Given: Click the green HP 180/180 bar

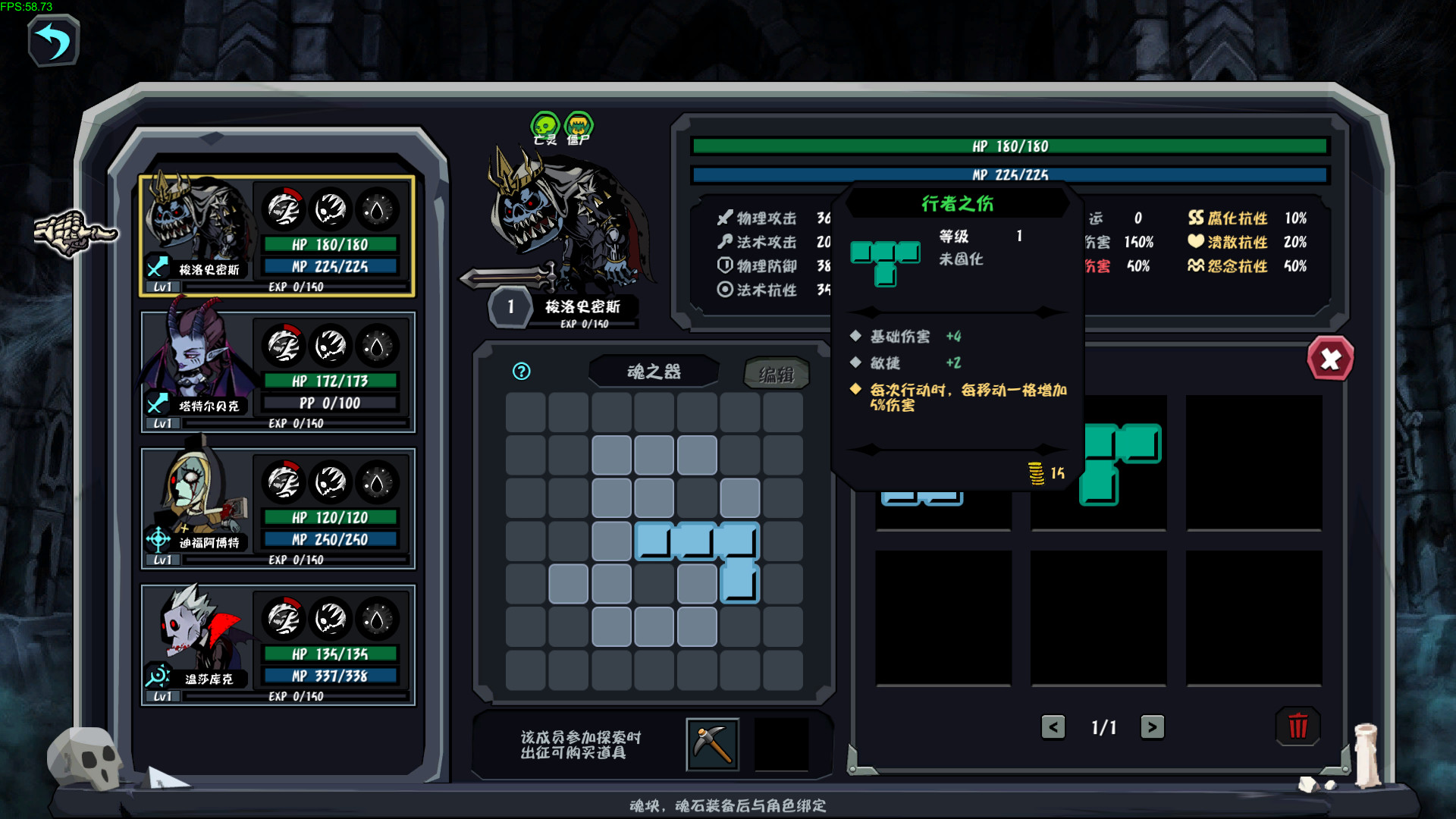Looking at the screenshot, I should (1009, 146).
